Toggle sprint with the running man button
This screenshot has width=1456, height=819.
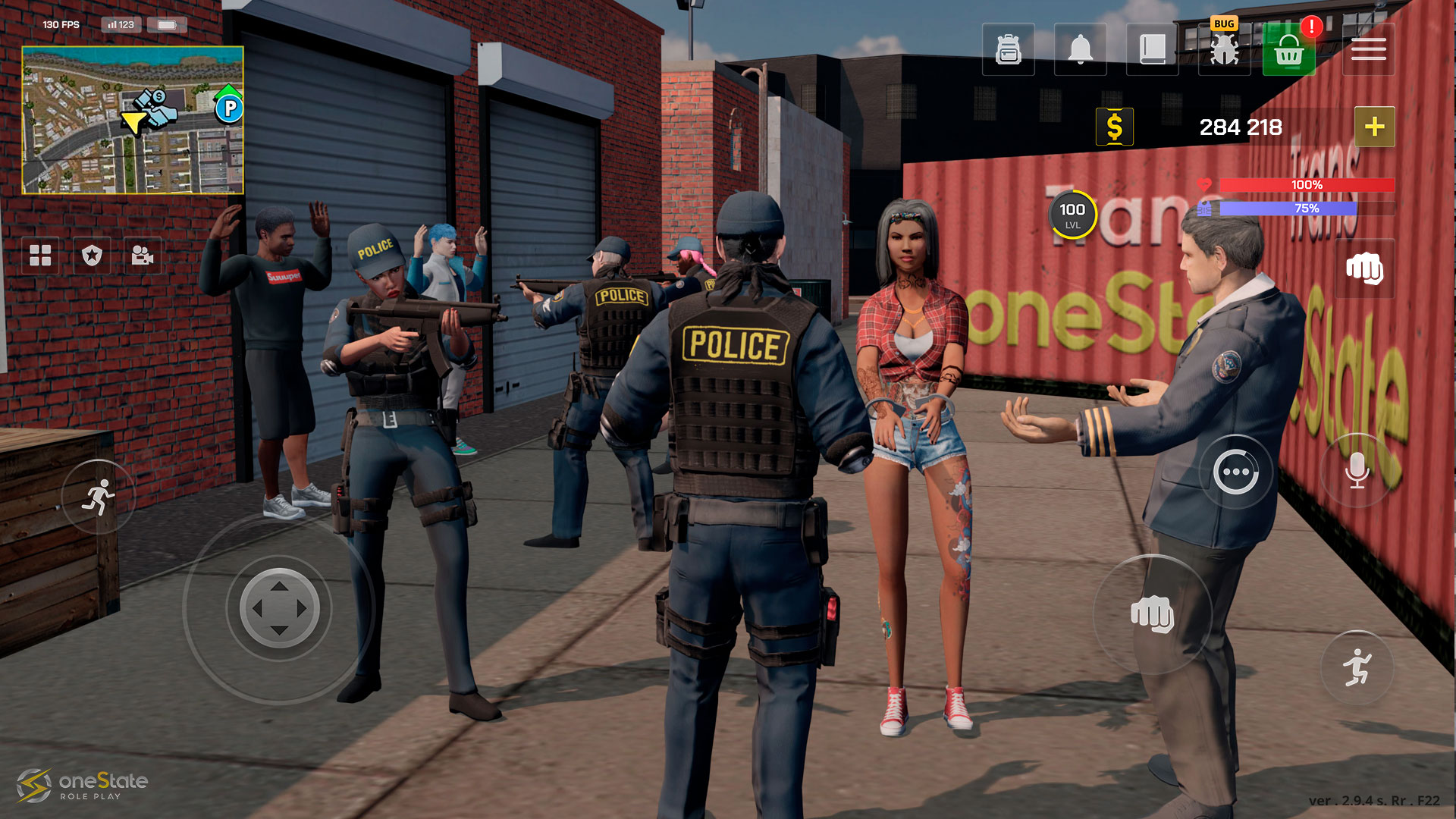[99, 497]
